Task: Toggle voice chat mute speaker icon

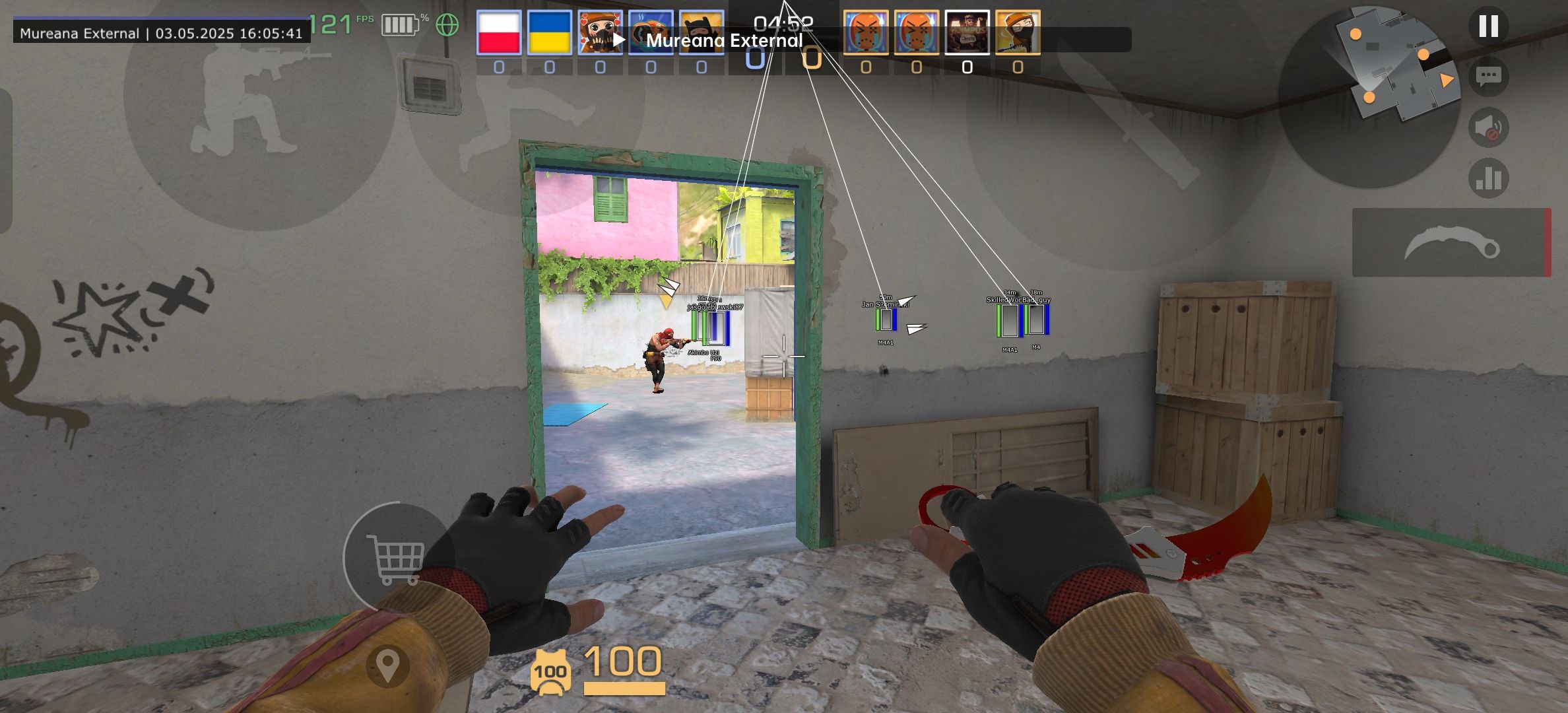Action: (1489, 126)
